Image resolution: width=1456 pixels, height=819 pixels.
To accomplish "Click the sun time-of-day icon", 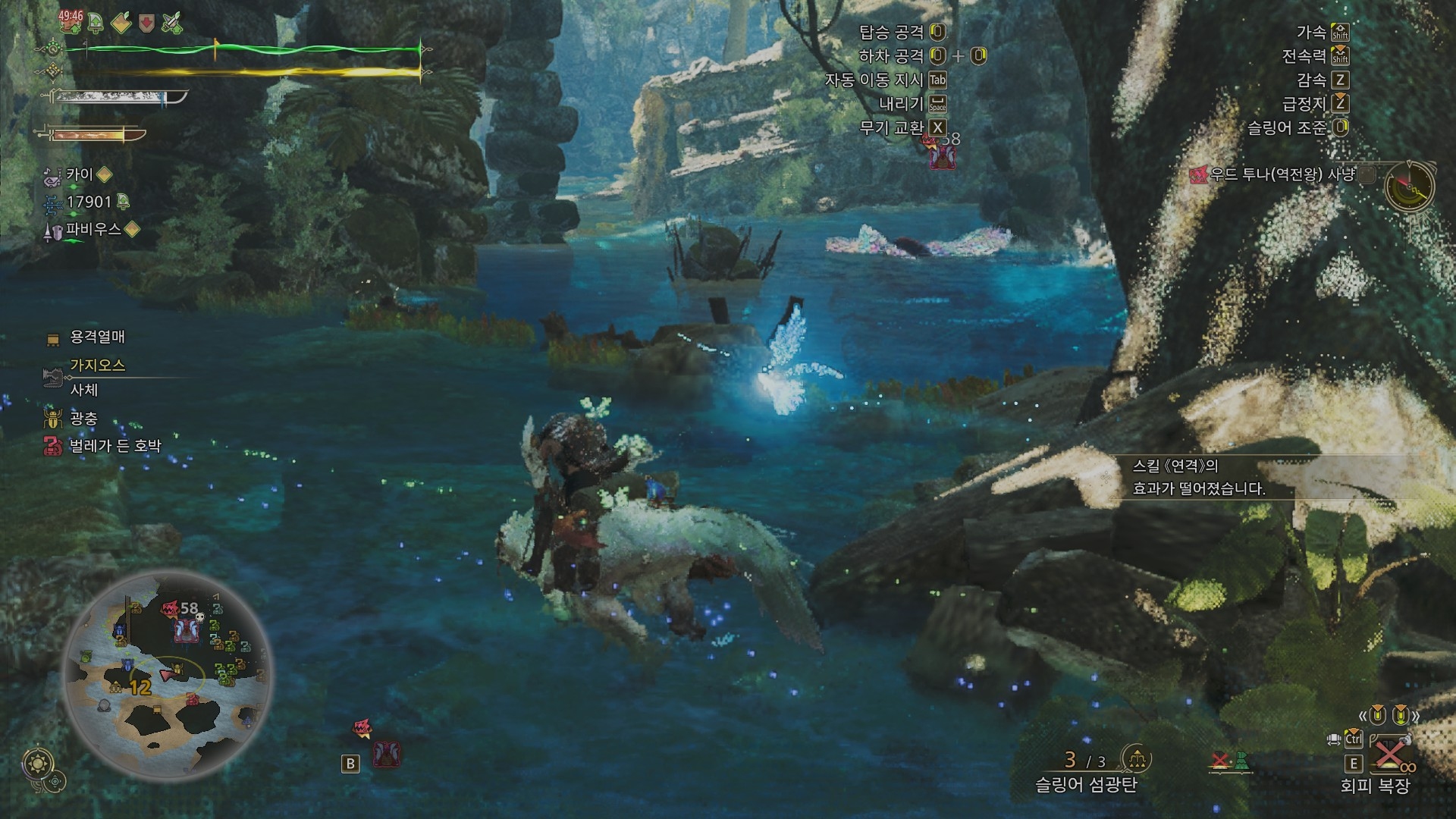I will (36, 763).
